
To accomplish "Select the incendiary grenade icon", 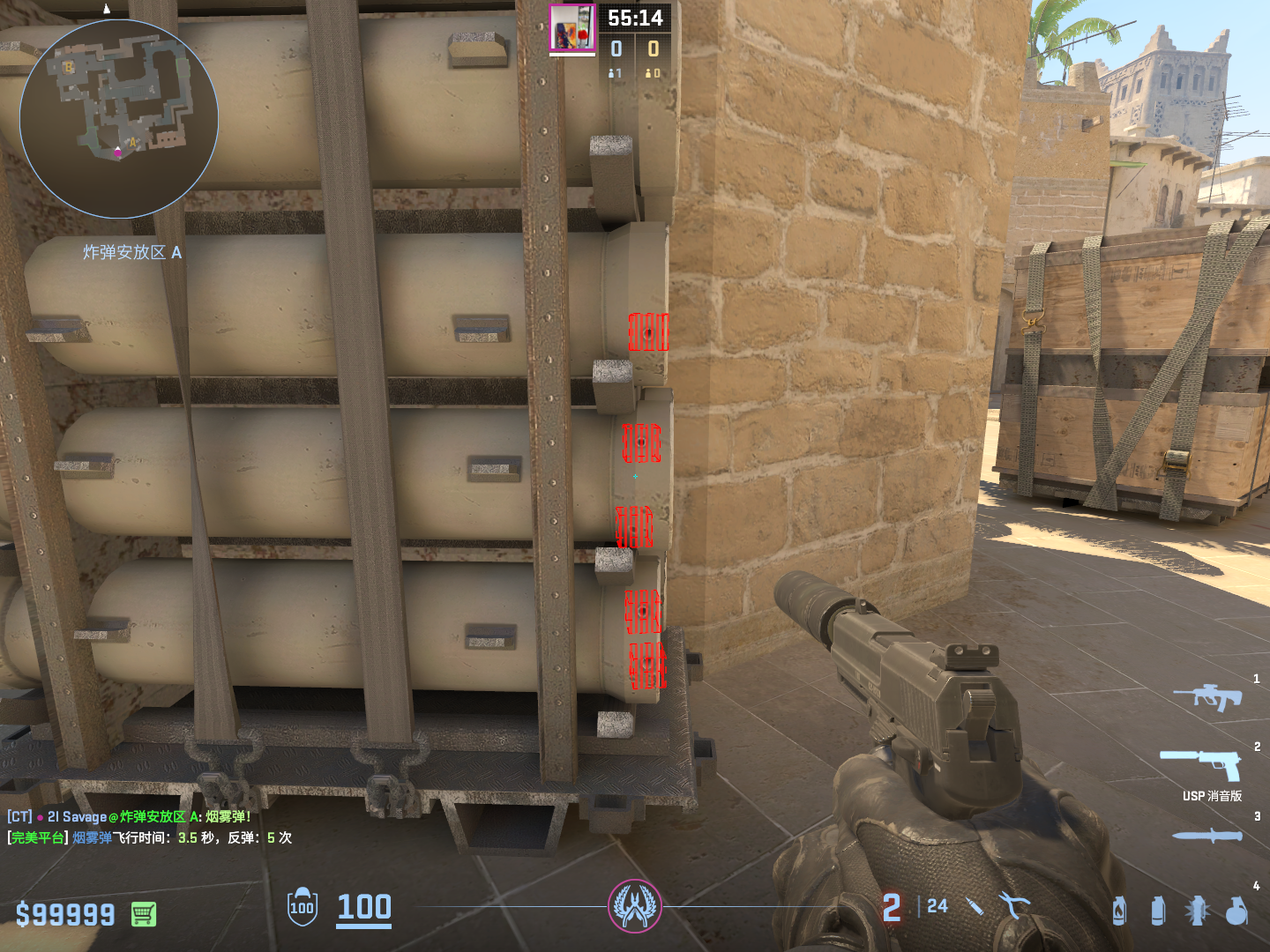I will click(x=1119, y=911).
